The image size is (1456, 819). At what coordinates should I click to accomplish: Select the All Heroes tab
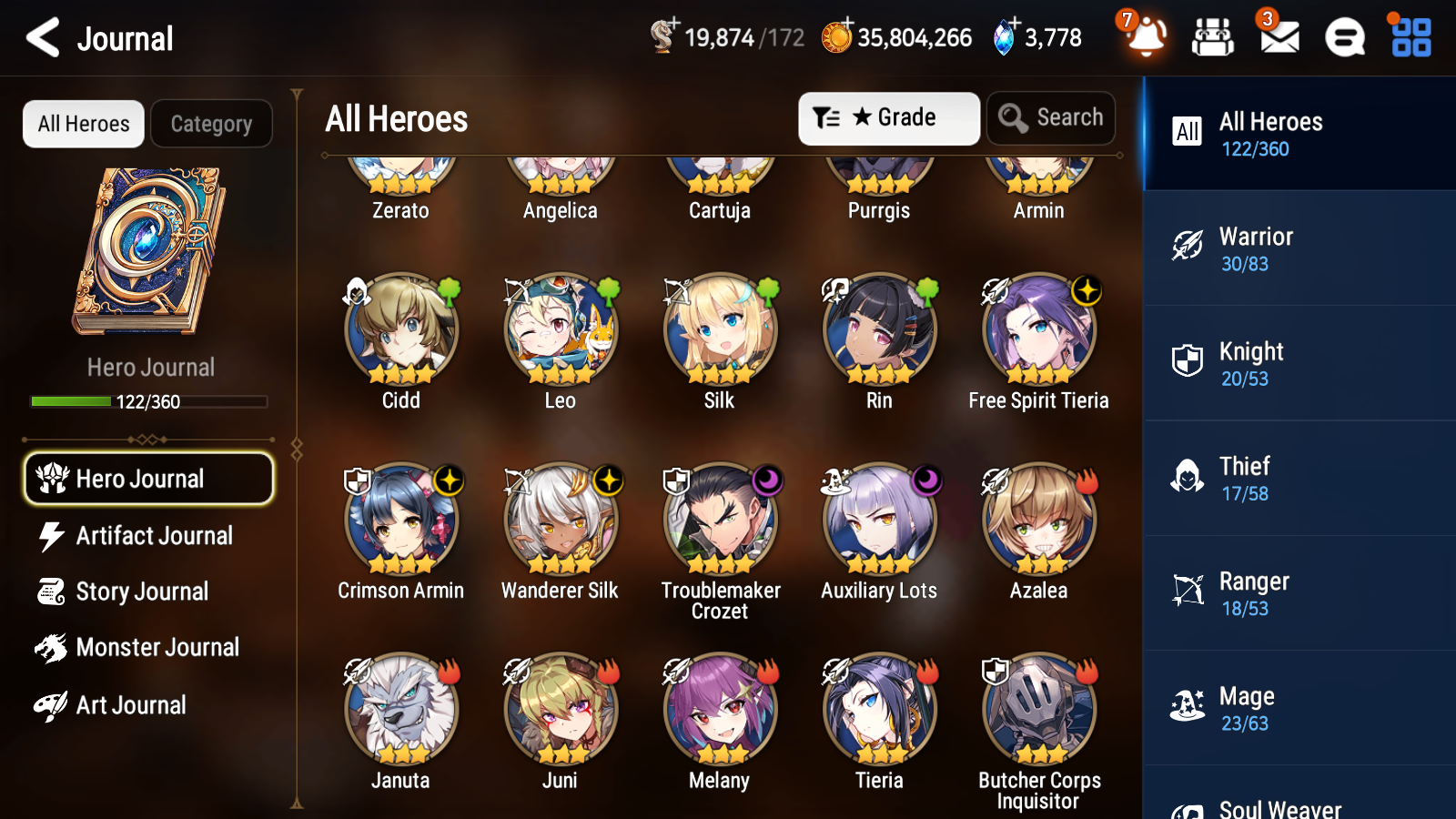83,124
